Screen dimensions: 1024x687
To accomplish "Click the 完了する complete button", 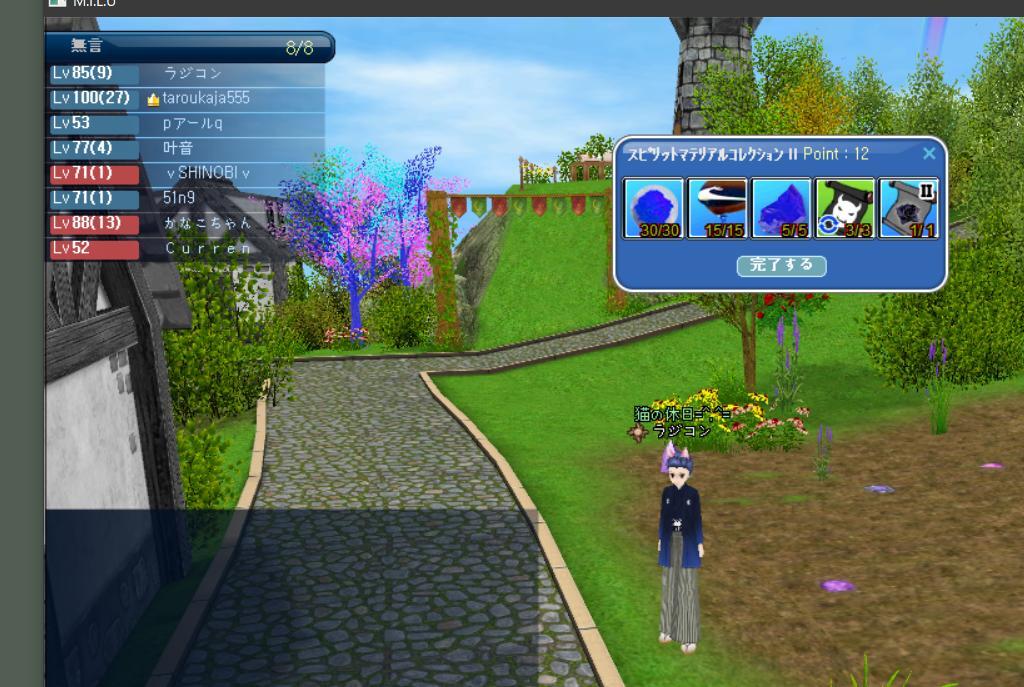I will tap(781, 265).
